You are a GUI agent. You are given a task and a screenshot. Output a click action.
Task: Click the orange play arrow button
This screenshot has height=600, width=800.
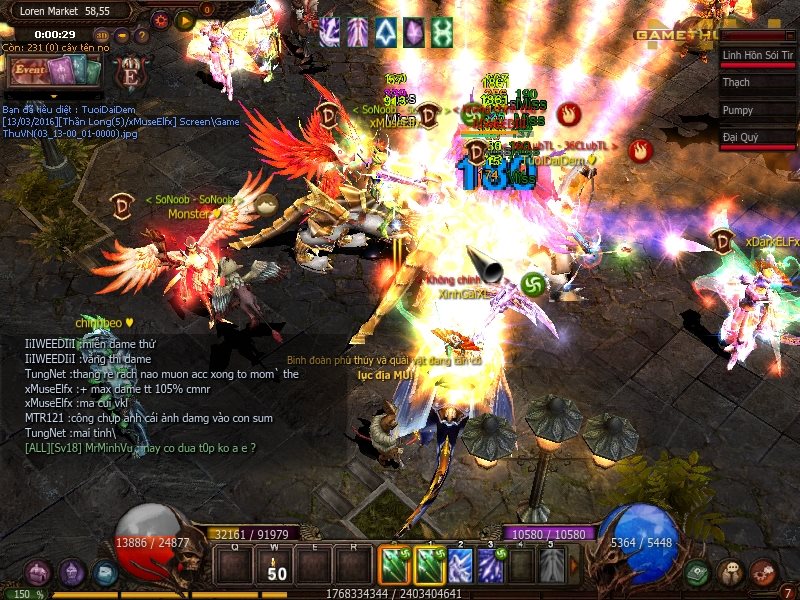tap(185, 19)
